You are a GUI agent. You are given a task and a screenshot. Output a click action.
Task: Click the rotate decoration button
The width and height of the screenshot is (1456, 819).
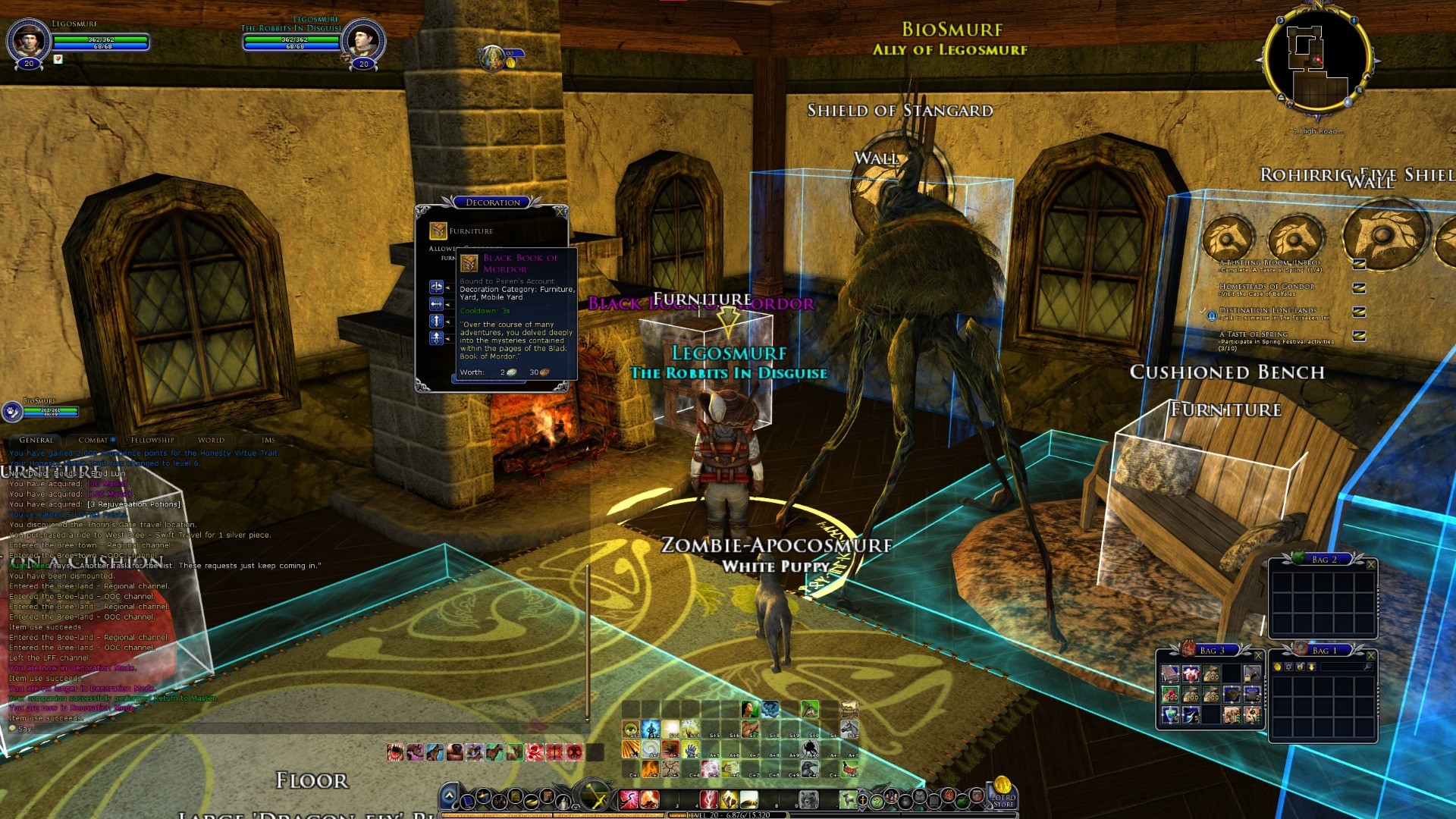click(436, 287)
